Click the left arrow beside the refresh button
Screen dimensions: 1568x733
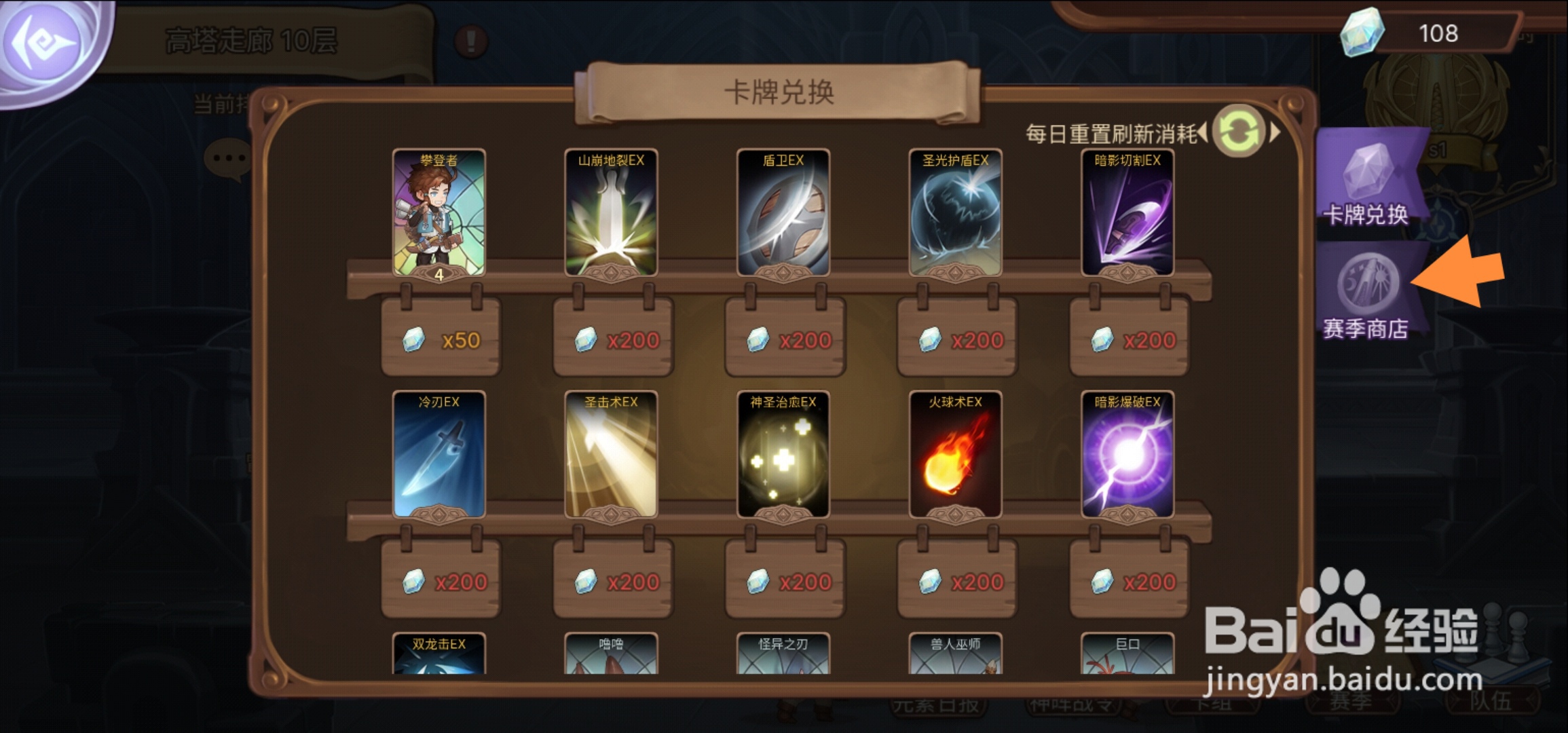pyautogui.click(x=1203, y=130)
